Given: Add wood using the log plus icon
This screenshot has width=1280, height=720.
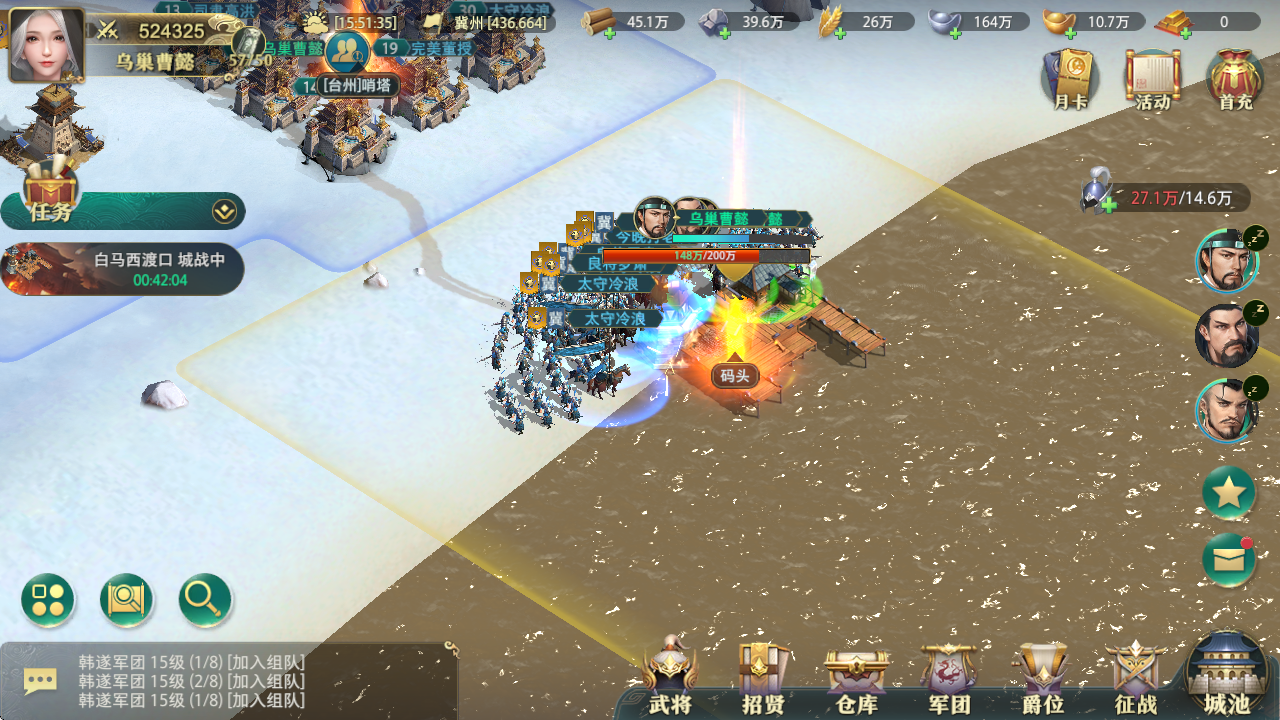Looking at the screenshot, I should (609, 33).
